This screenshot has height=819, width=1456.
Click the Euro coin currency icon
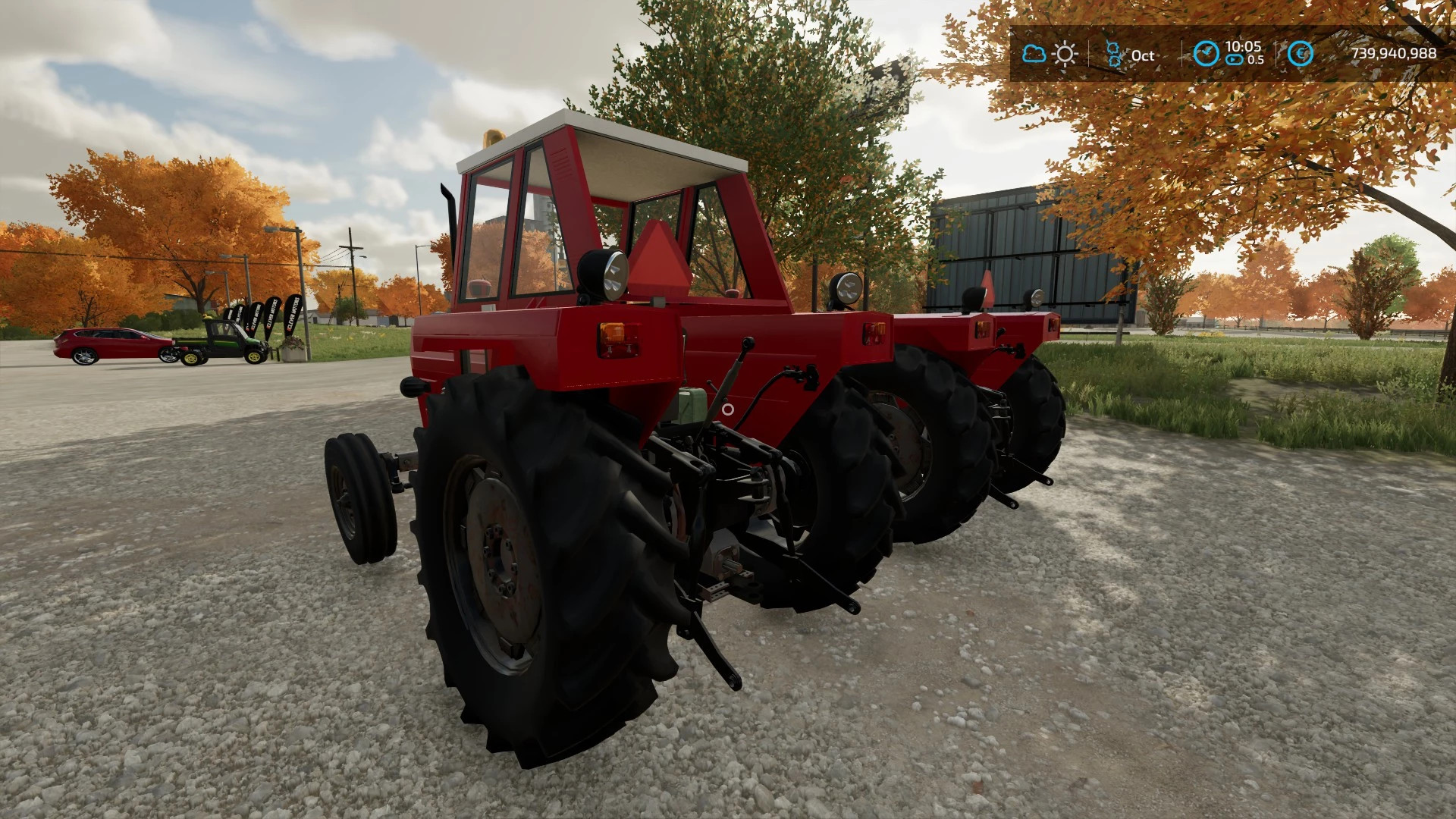(x=1301, y=53)
